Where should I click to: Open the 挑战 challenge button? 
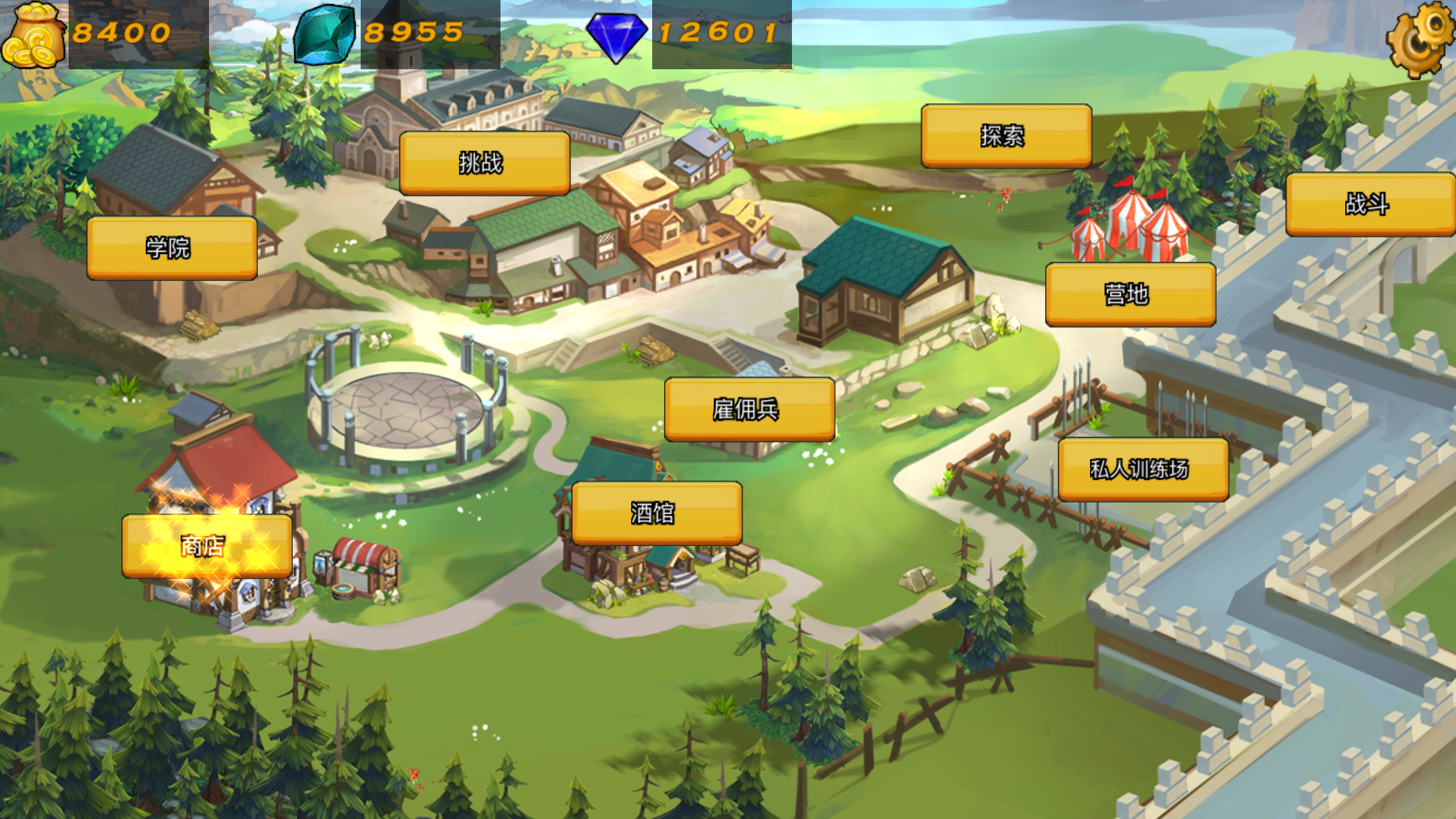(x=485, y=163)
